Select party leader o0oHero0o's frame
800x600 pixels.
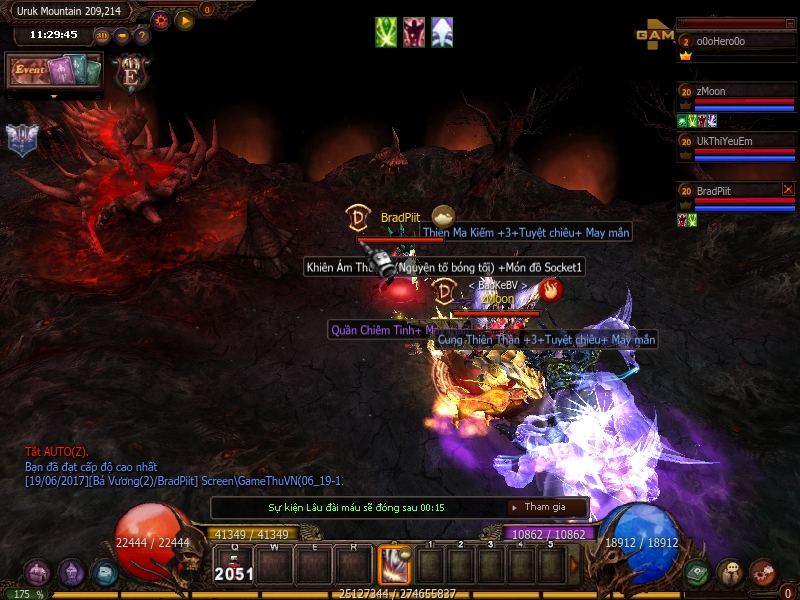tap(737, 42)
